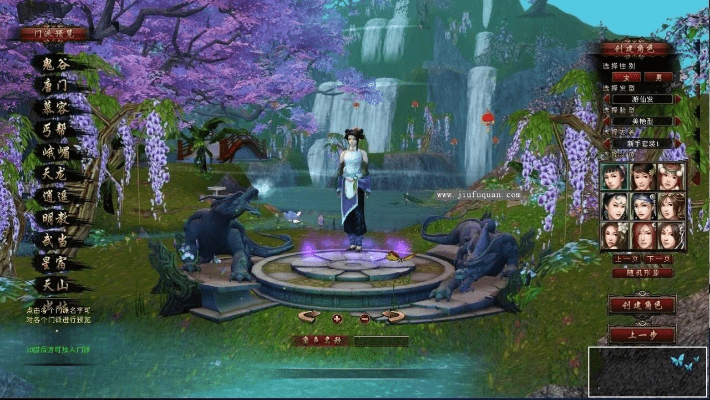Select the 鬼谷 sect entry
710x400 pixels.
(x=55, y=63)
